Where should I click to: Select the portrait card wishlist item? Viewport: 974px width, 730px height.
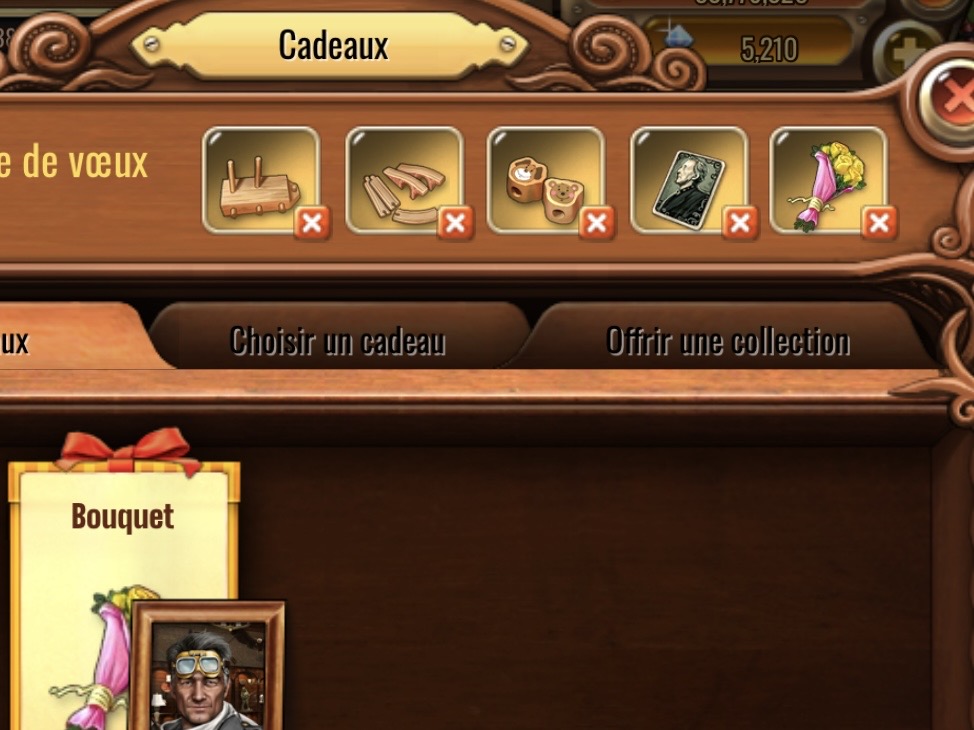686,178
